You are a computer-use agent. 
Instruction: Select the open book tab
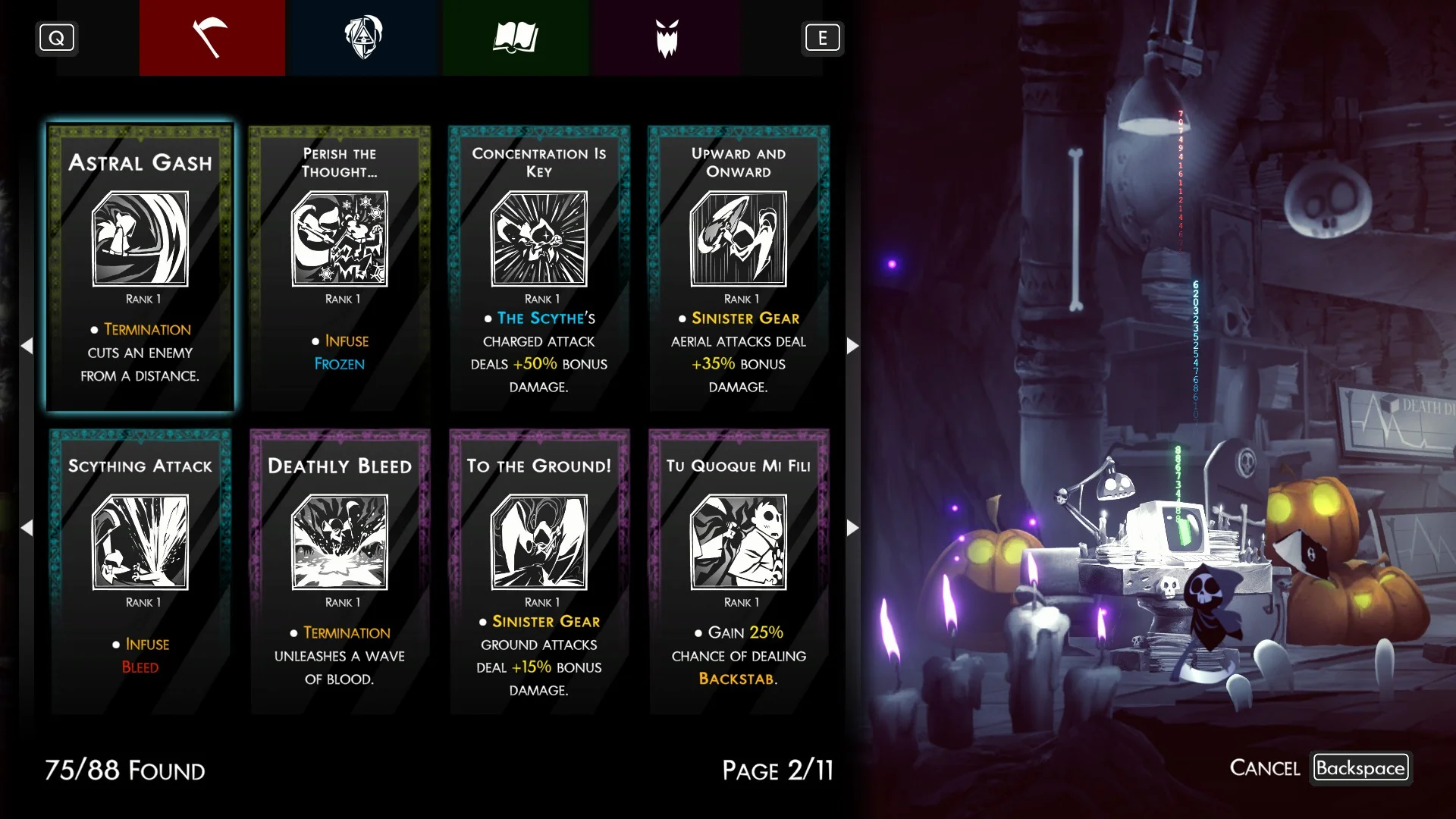(515, 38)
